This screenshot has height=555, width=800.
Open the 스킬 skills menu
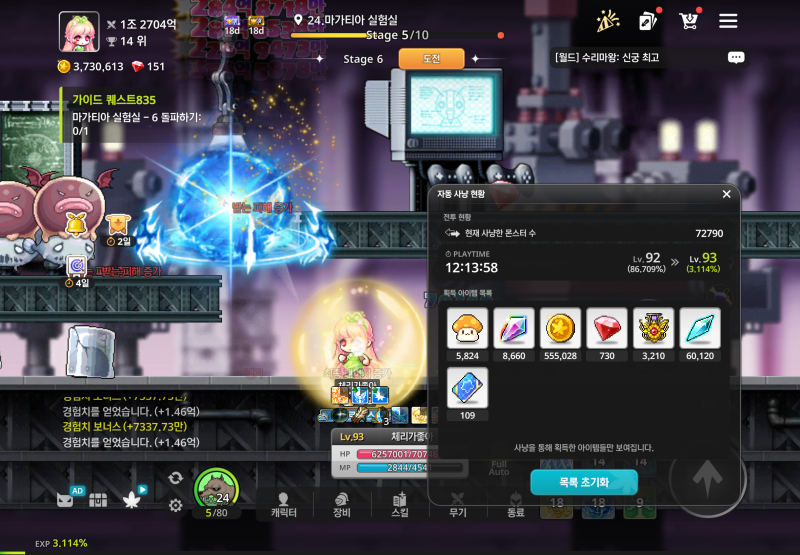[x=400, y=504]
